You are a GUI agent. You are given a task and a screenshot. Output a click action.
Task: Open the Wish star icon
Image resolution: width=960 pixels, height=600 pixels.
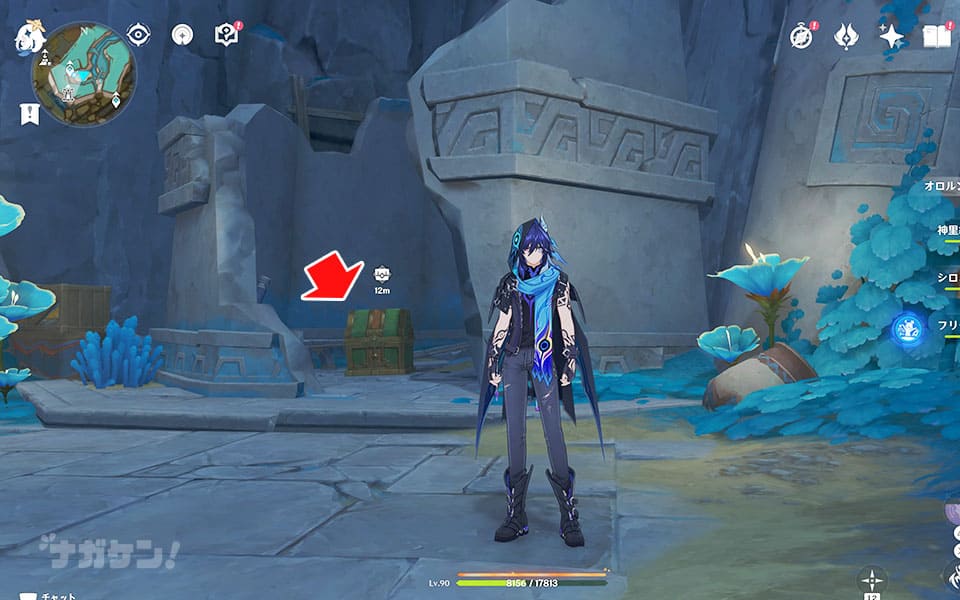pyautogui.click(x=890, y=35)
